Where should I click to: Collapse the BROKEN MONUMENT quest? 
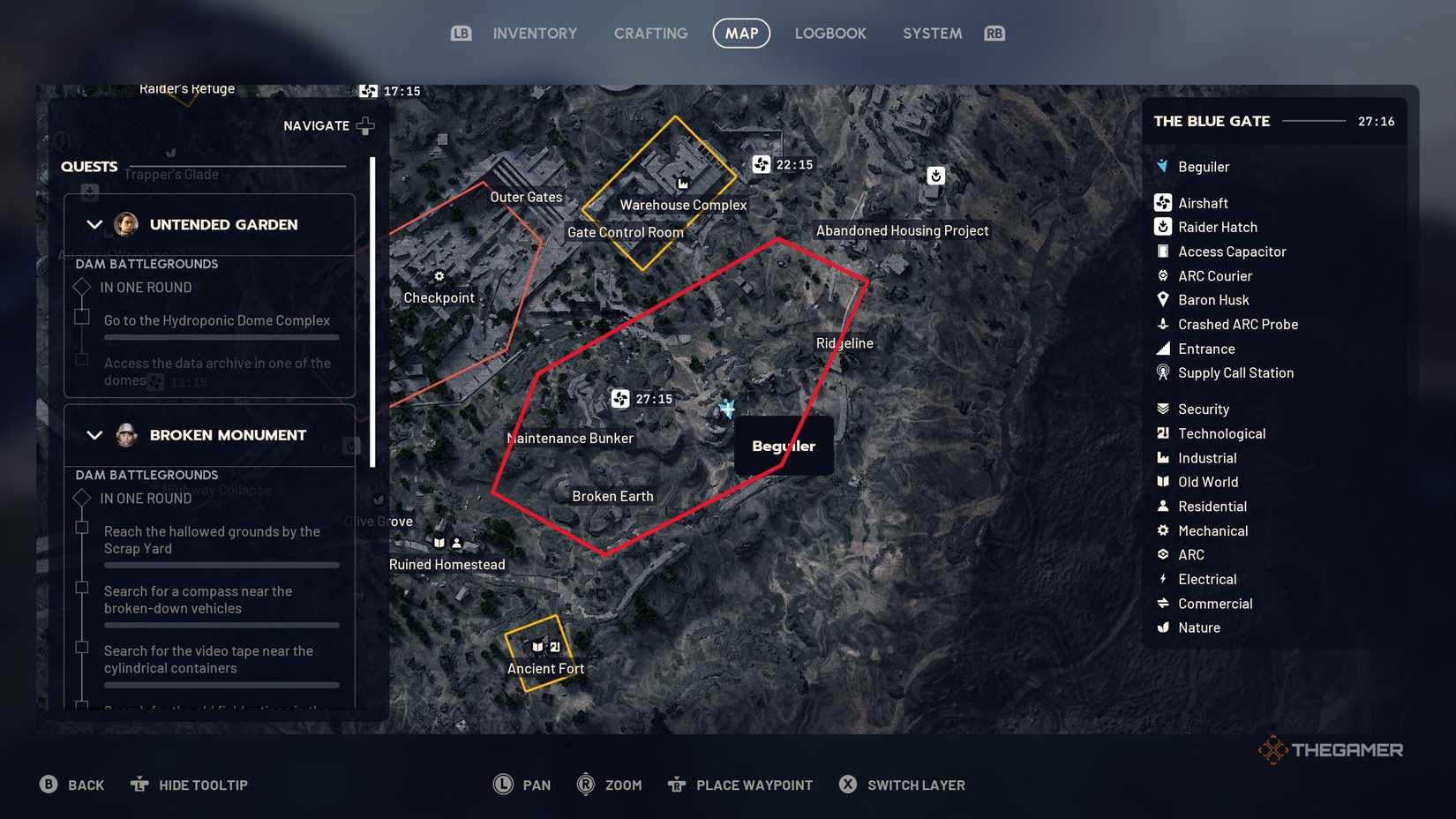(94, 435)
